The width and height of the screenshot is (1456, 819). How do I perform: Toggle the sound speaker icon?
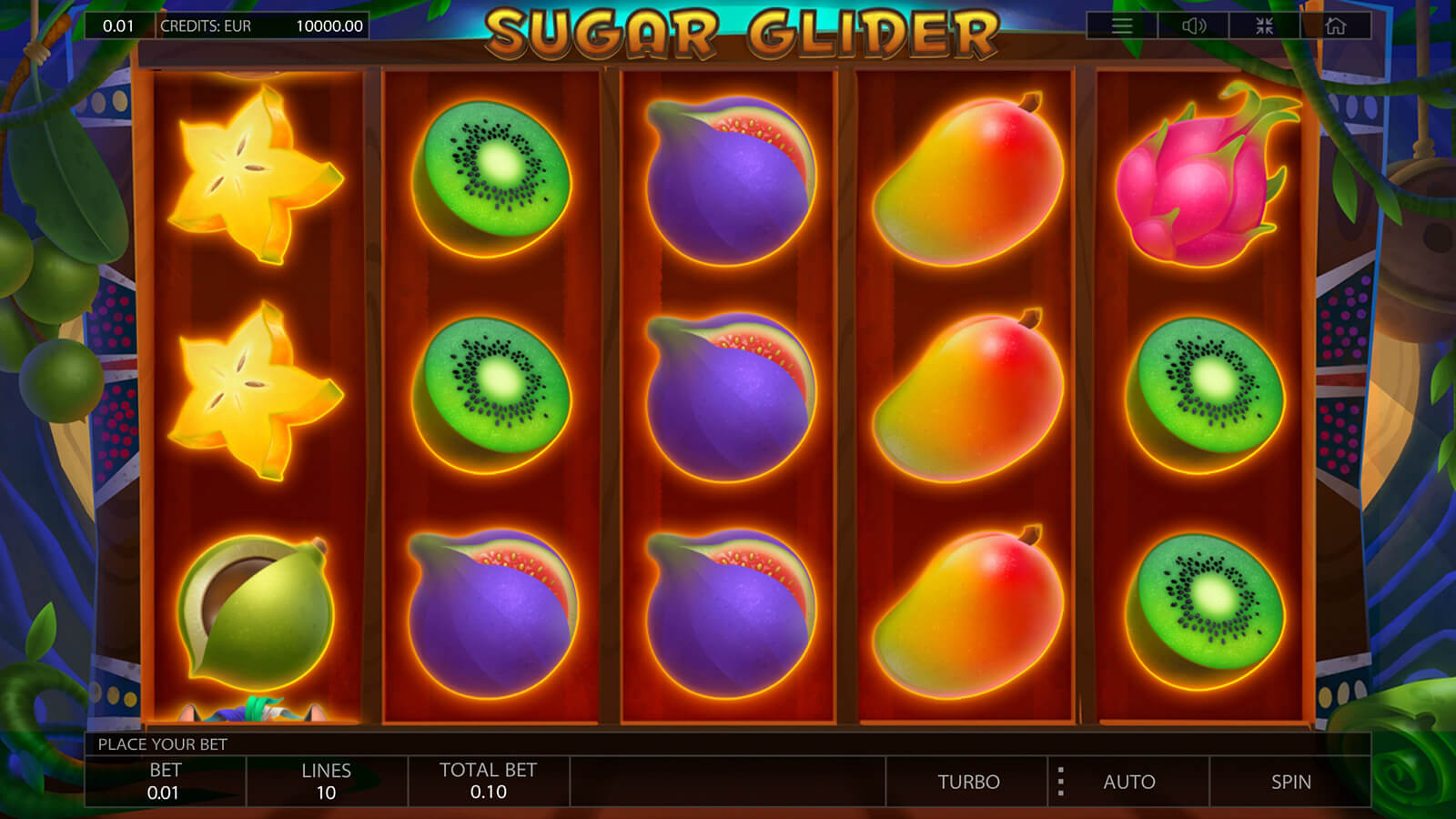coord(1193,25)
